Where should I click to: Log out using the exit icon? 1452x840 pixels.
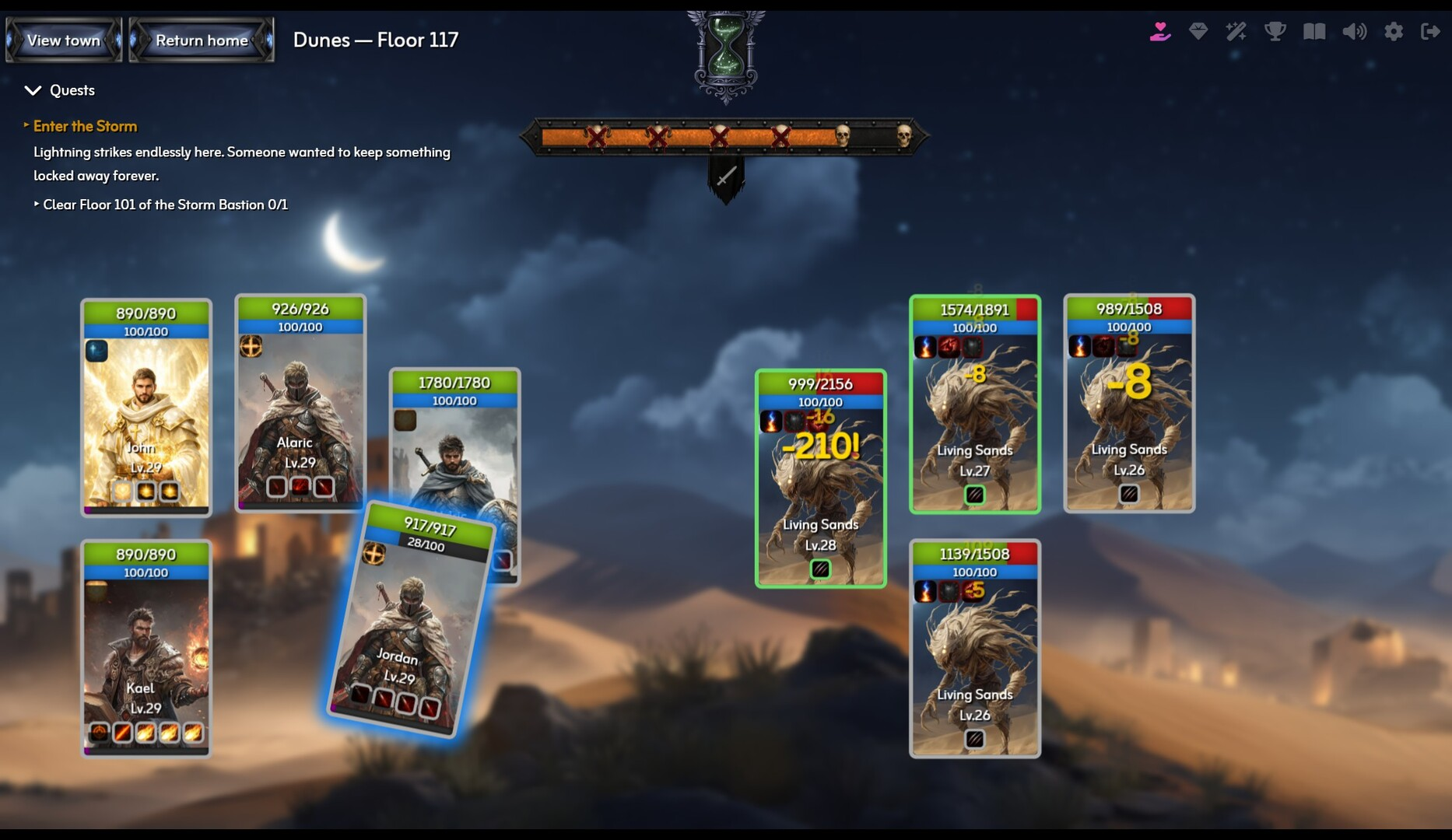point(1430,31)
